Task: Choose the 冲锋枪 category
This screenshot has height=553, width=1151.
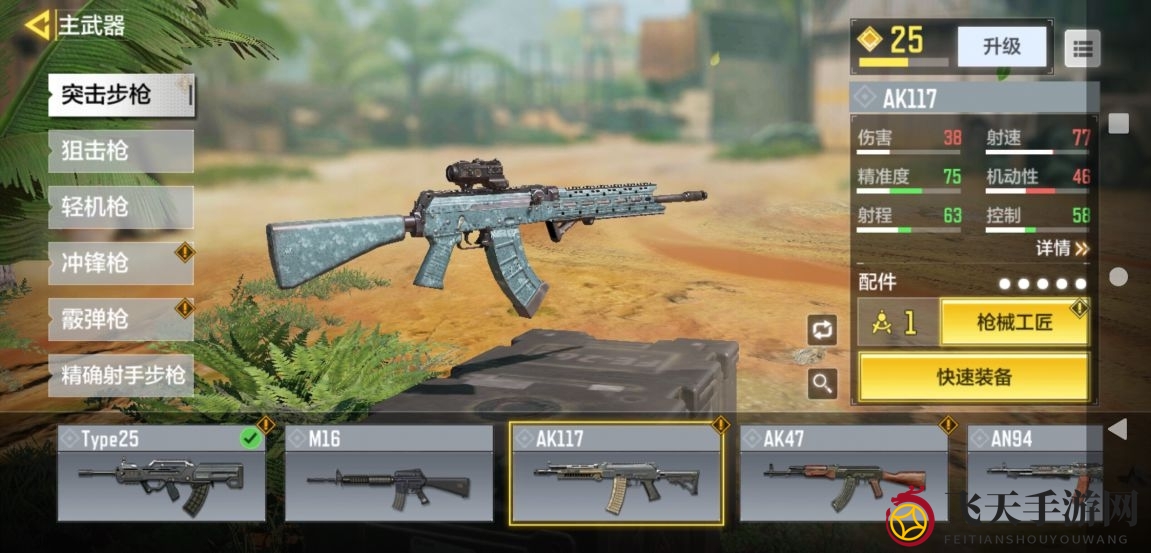Action: coord(120,264)
